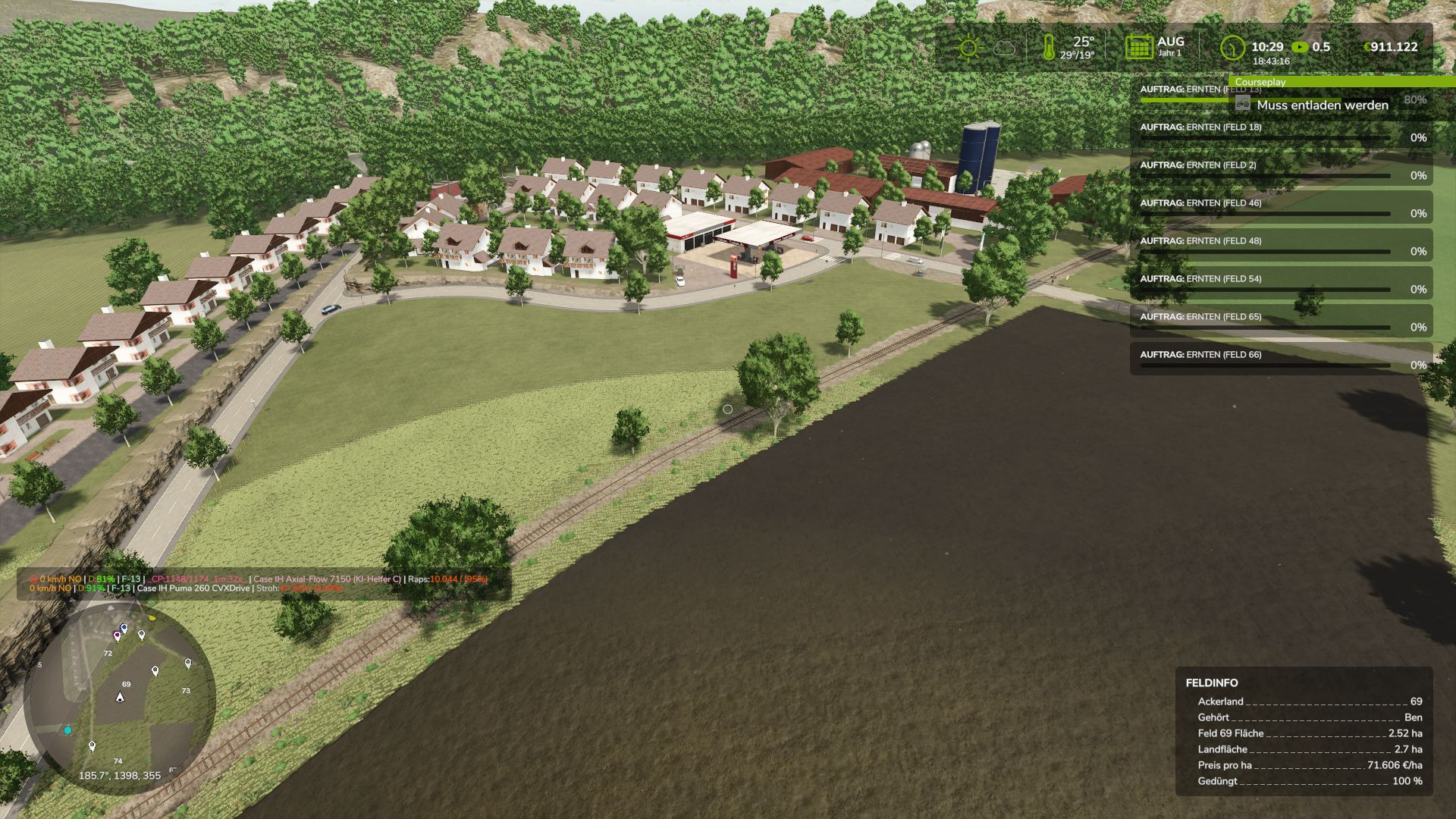
Task: Choose the Ernten Feld 46 contract
Action: tap(1282, 208)
